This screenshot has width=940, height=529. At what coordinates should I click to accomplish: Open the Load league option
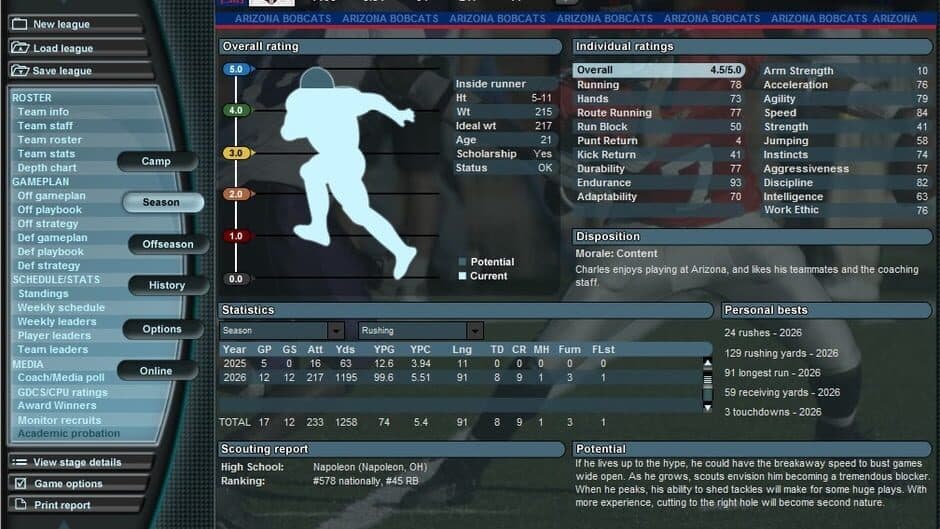click(63, 48)
